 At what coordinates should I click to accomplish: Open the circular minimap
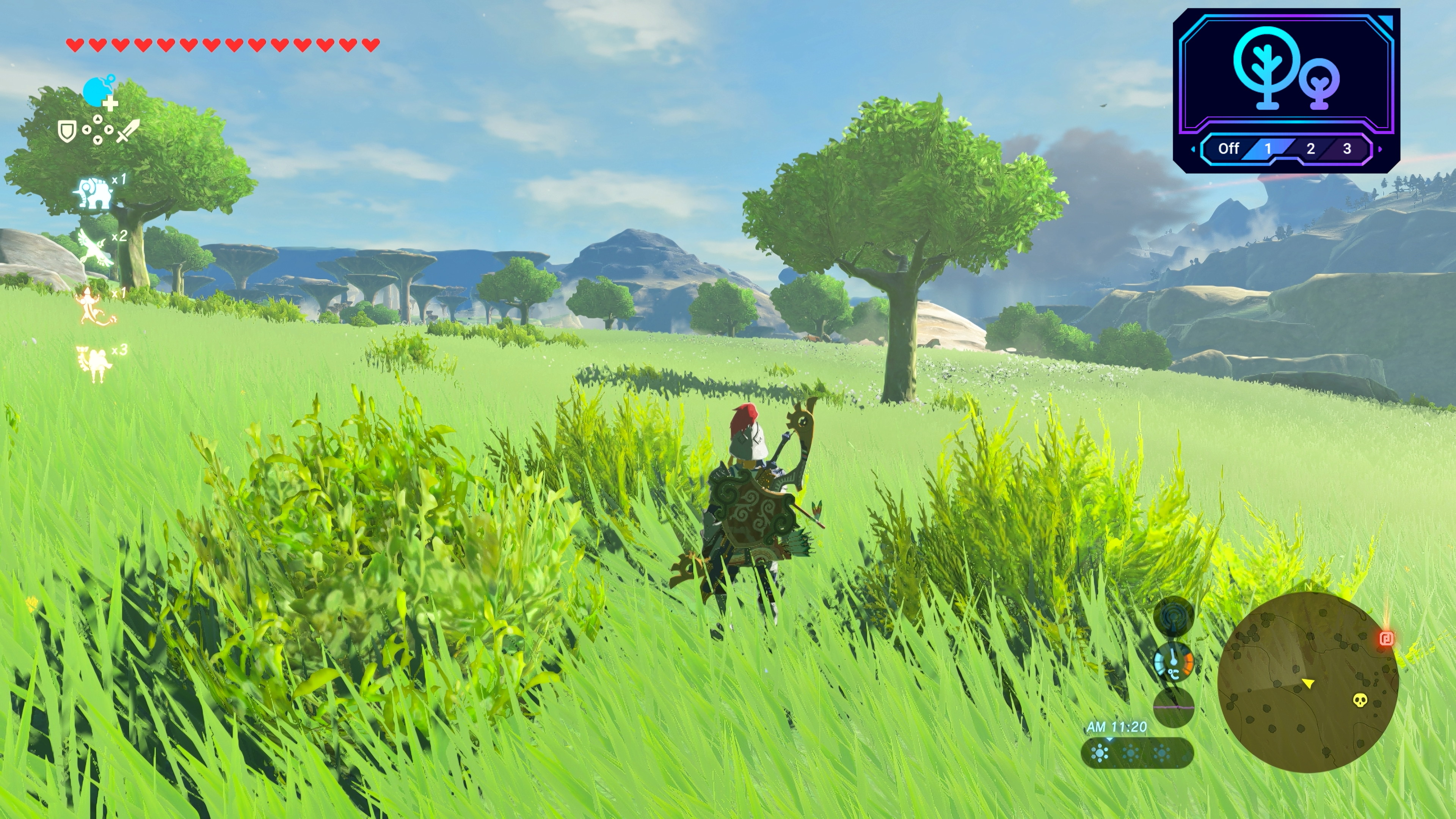tap(1307, 681)
